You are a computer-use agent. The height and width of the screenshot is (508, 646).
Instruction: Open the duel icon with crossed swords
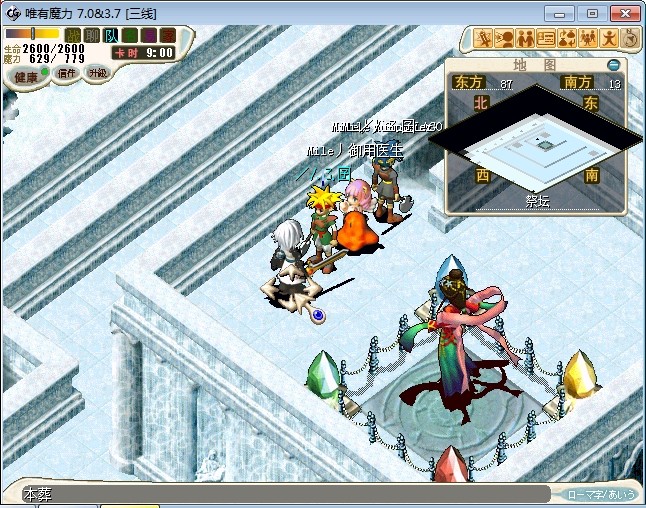pos(484,38)
